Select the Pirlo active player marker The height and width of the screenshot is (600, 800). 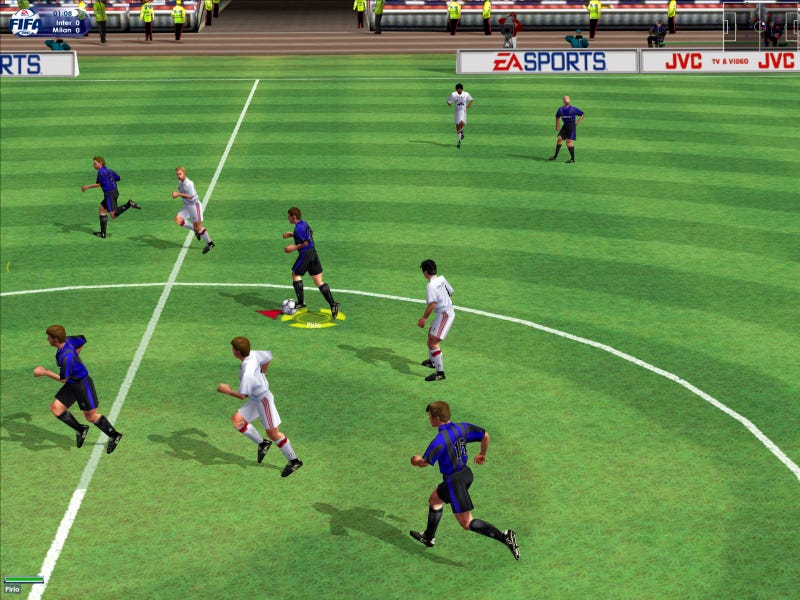click(x=313, y=320)
